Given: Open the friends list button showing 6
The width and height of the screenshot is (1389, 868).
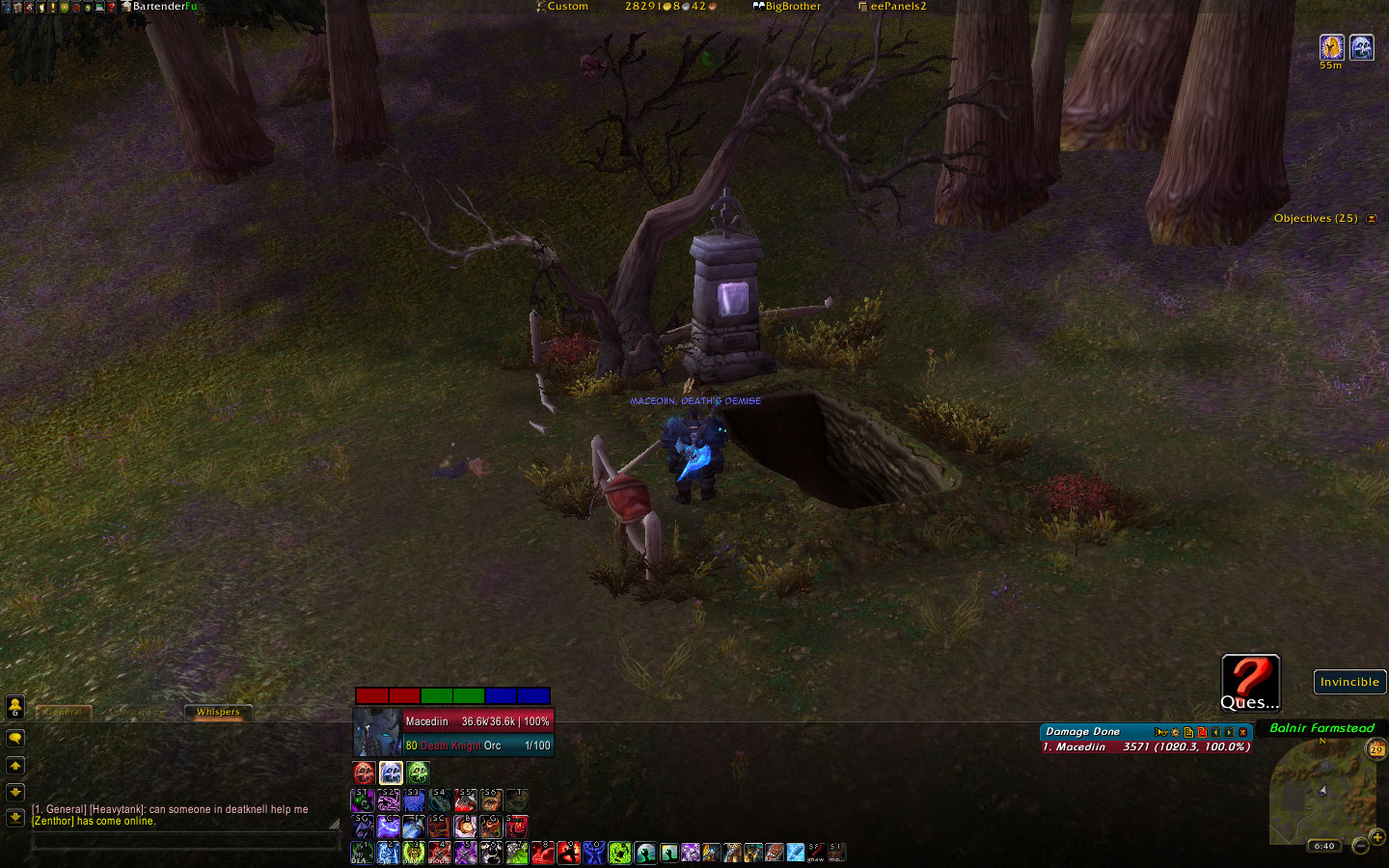Looking at the screenshot, I should pyautogui.click(x=15, y=708).
